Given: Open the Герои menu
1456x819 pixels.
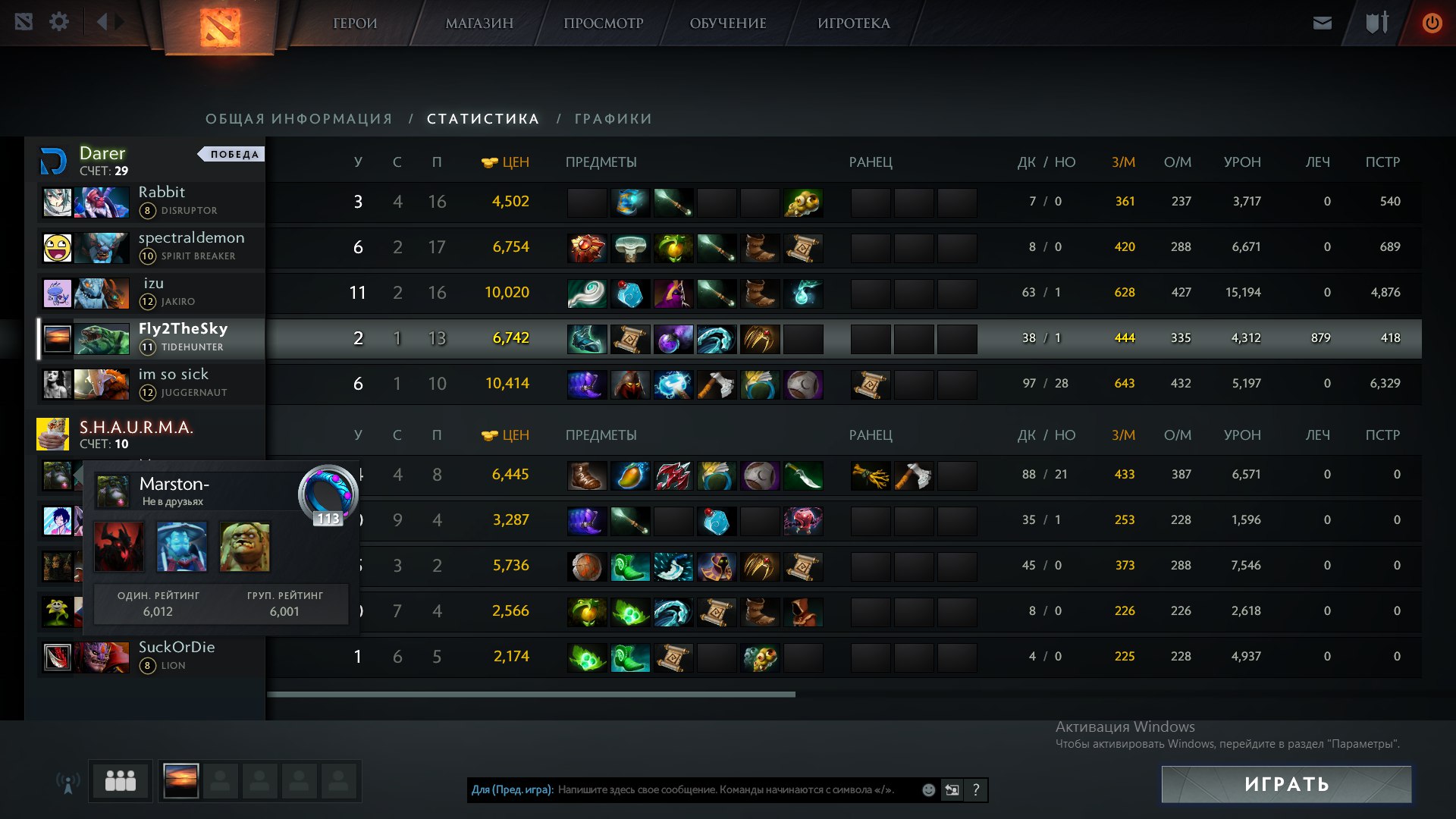Looking at the screenshot, I should coord(355,24).
